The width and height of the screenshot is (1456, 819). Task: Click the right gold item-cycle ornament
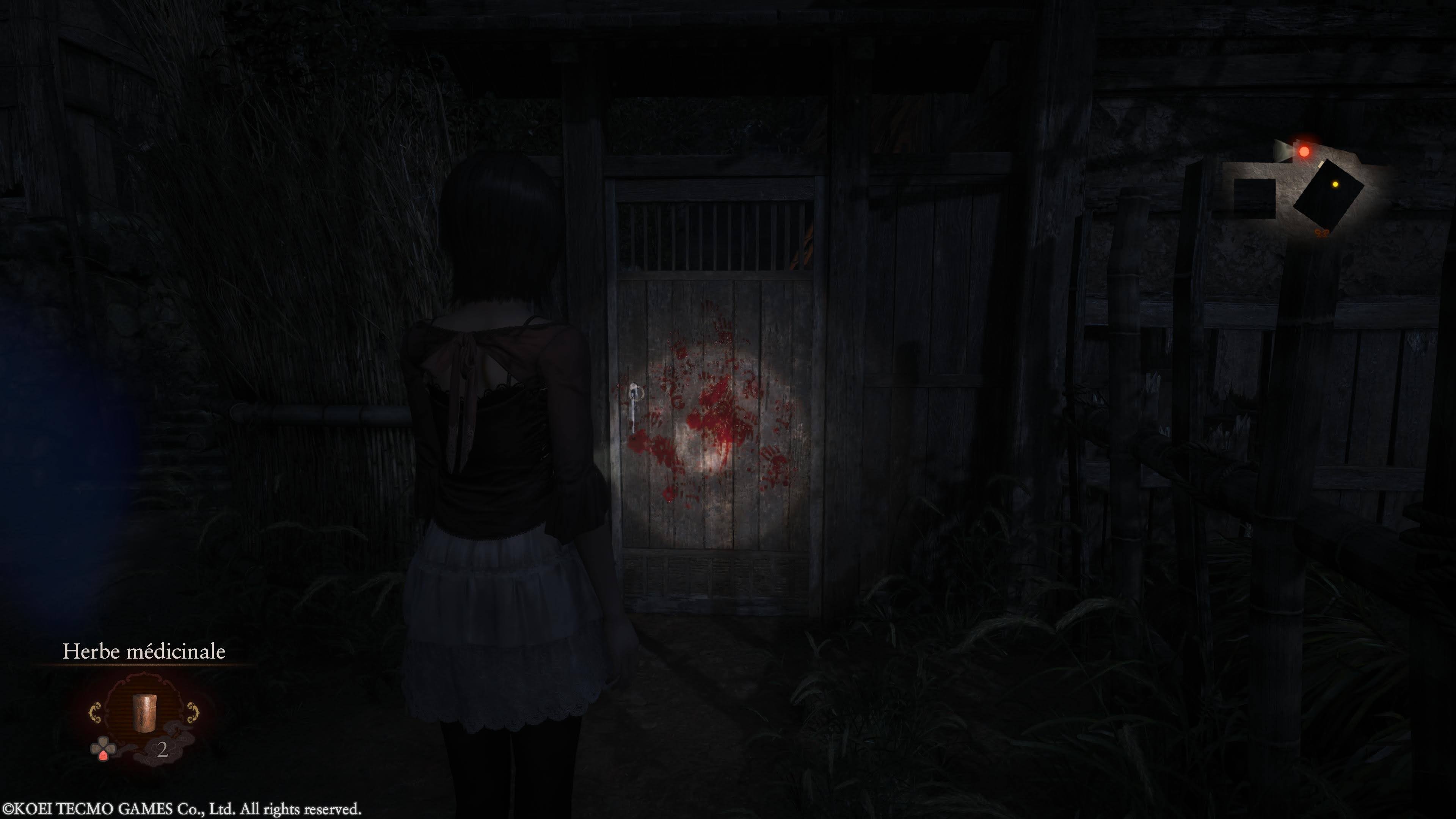(193, 712)
